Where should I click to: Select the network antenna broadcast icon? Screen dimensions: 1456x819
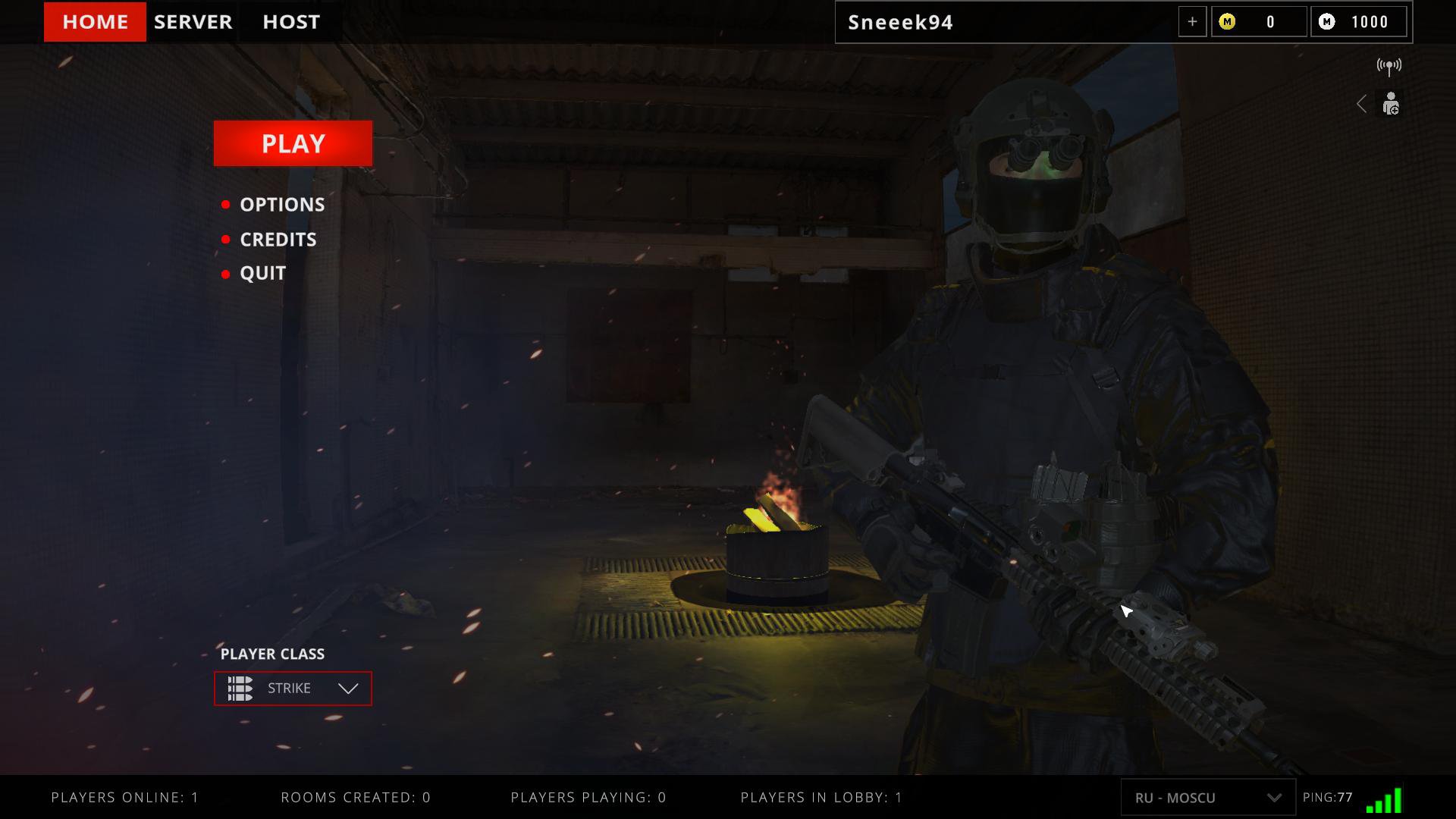[1389, 66]
